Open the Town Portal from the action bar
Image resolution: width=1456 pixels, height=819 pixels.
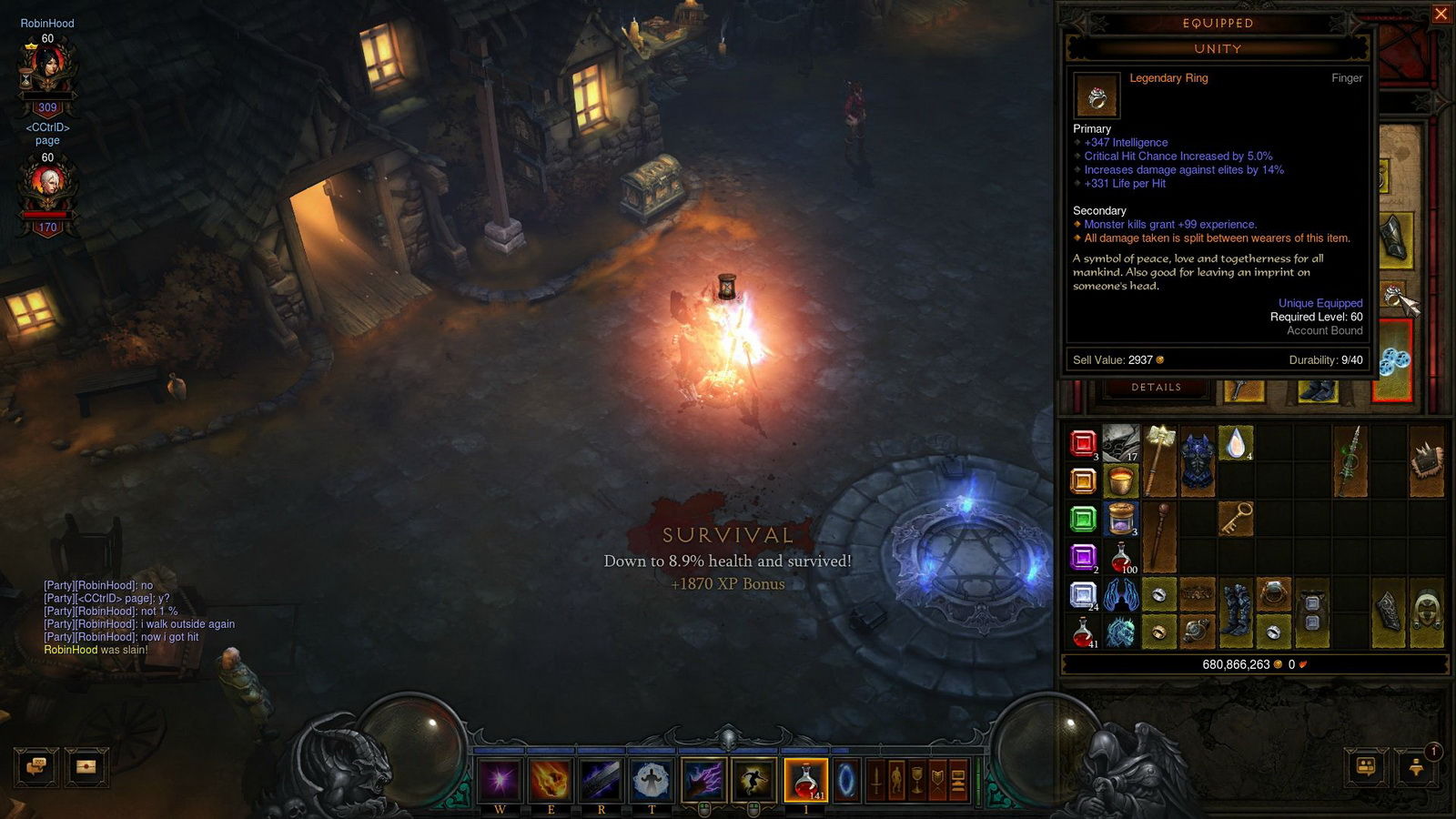pyautogui.click(x=846, y=780)
